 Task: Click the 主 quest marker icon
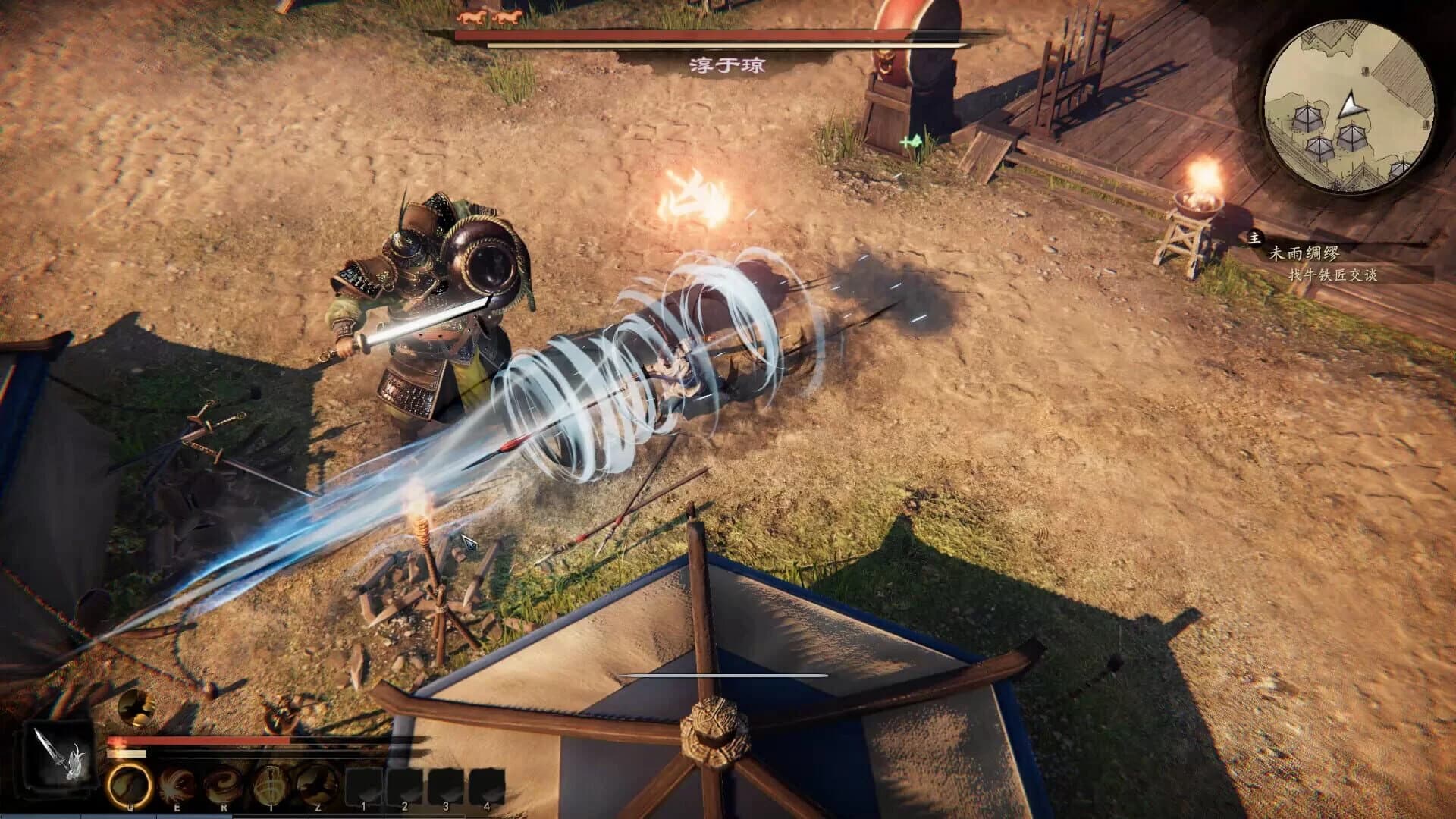(x=1255, y=237)
